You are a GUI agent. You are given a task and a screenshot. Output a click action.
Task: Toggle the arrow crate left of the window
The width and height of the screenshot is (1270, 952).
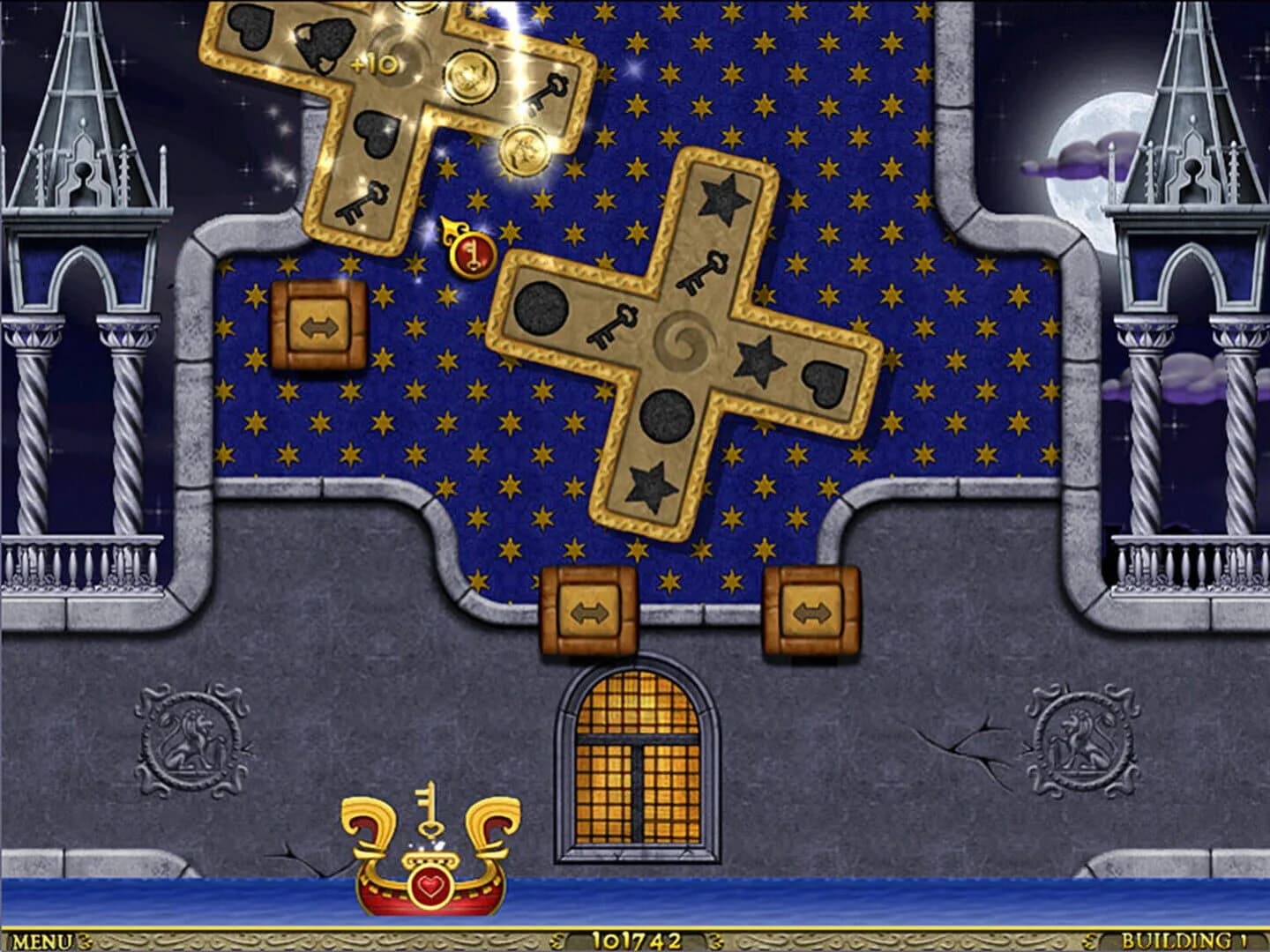click(589, 611)
